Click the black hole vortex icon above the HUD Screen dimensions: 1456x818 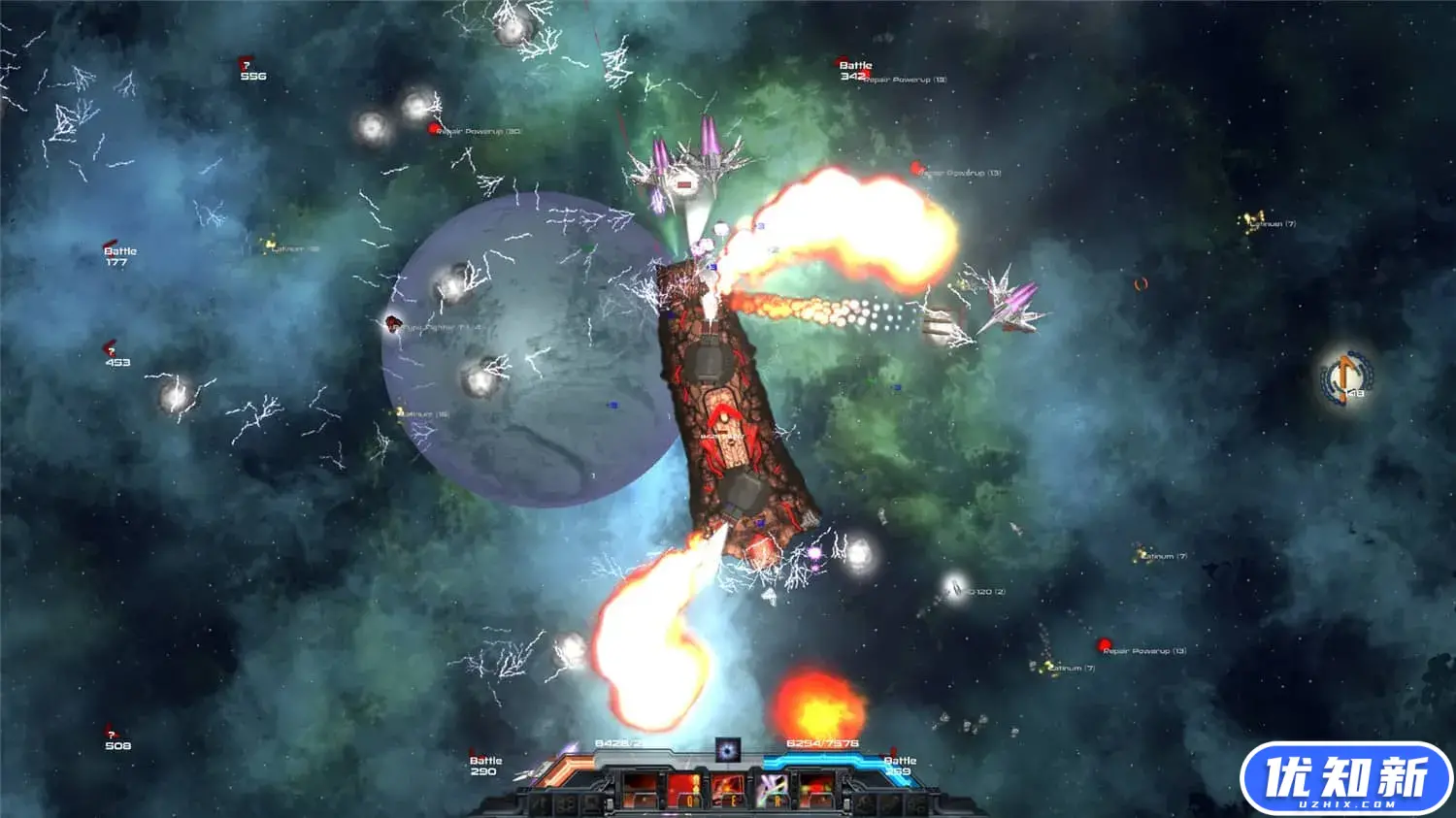728,749
